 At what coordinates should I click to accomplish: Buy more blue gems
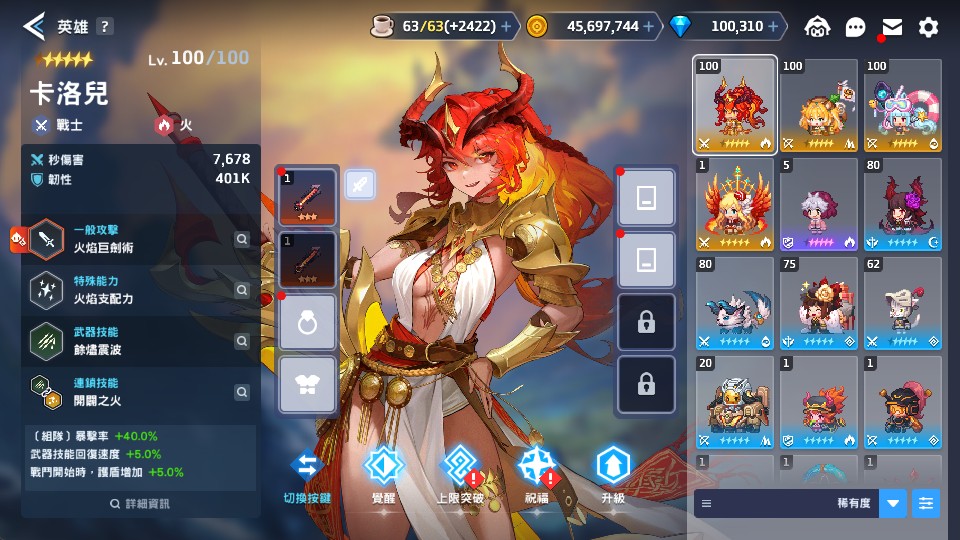[x=775, y=27]
